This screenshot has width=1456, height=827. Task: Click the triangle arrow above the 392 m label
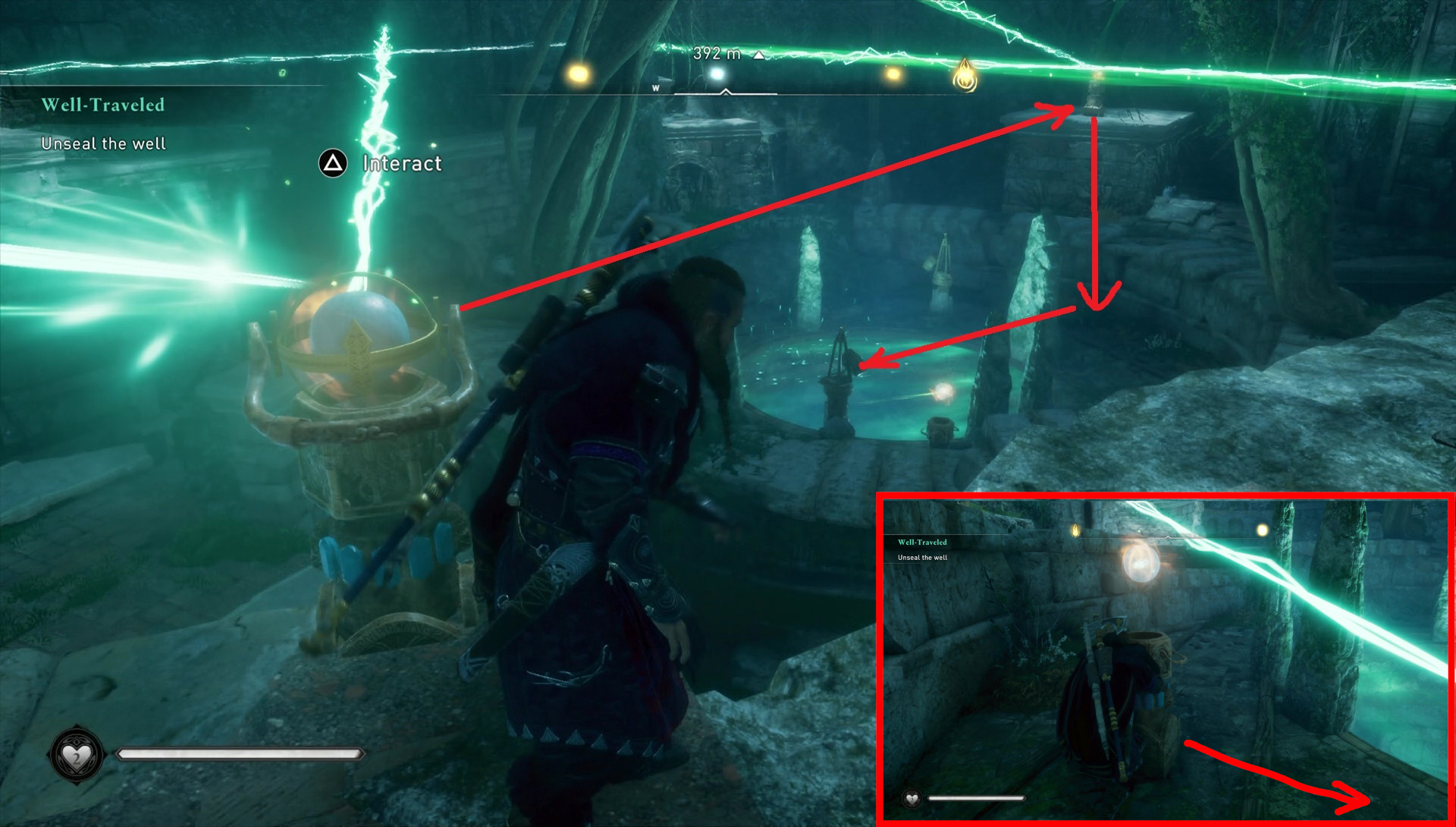click(758, 55)
